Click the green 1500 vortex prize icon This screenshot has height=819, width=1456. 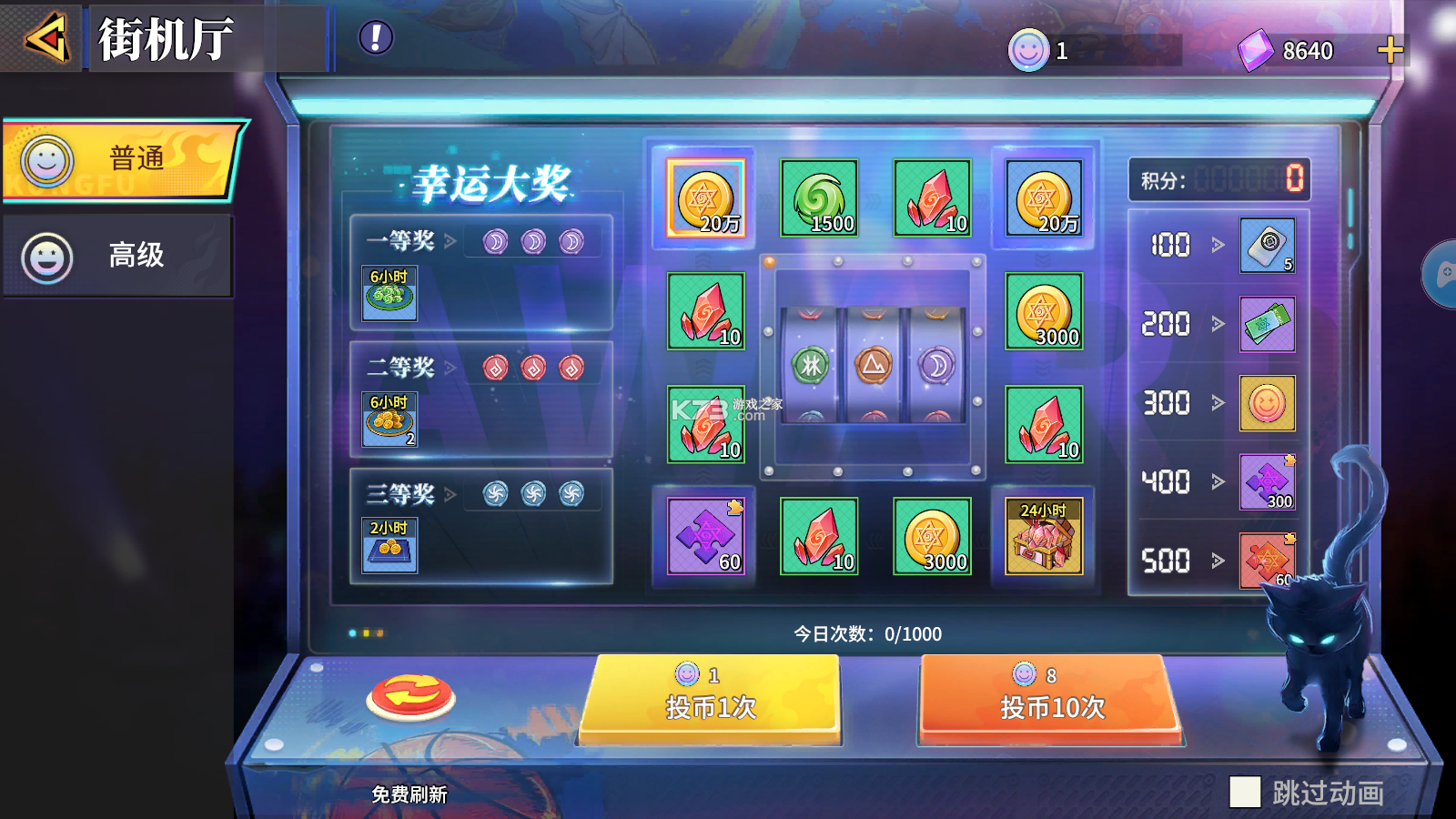point(821,197)
